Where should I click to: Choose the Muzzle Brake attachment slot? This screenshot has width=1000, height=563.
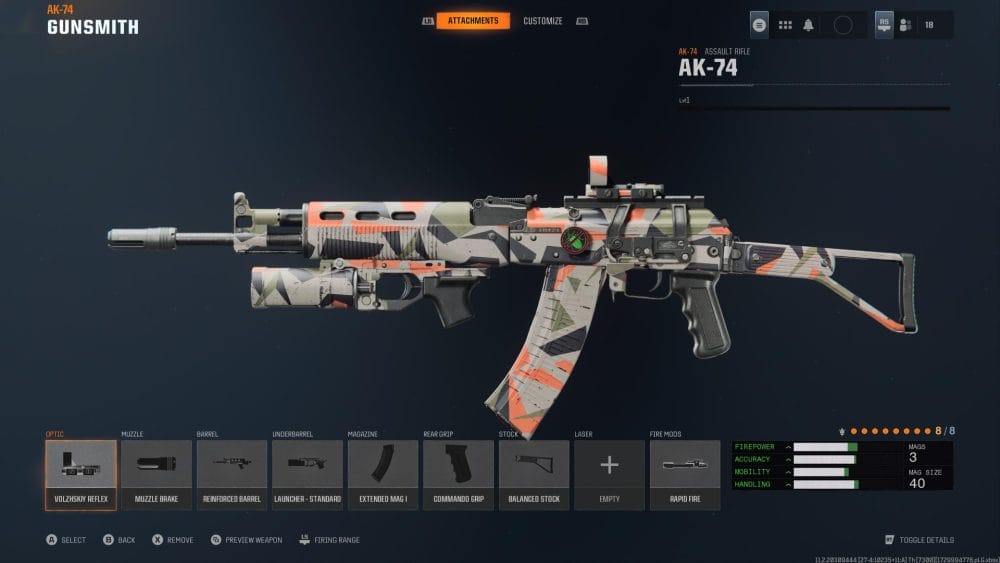(x=156, y=475)
